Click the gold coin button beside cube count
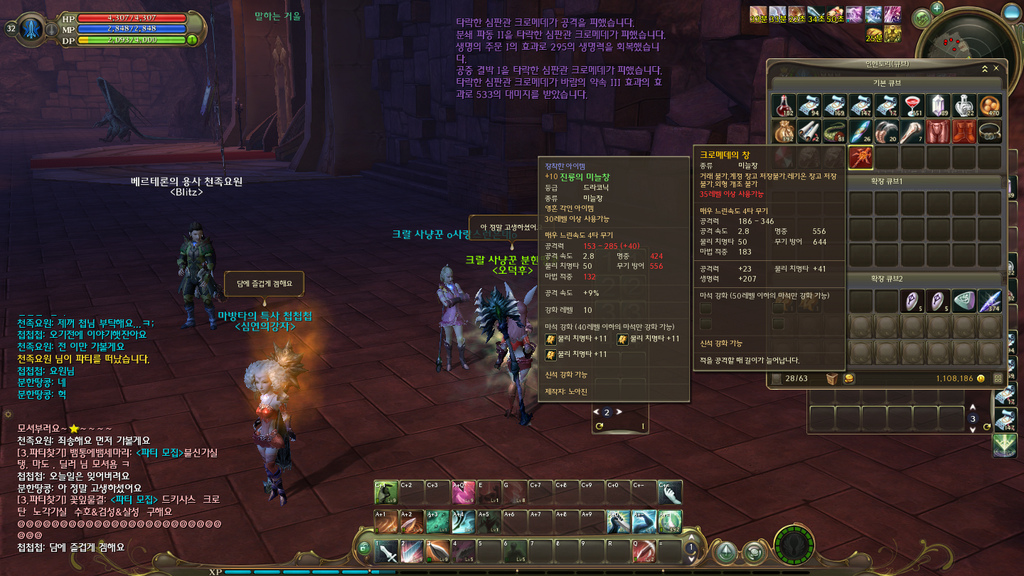 (849, 379)
